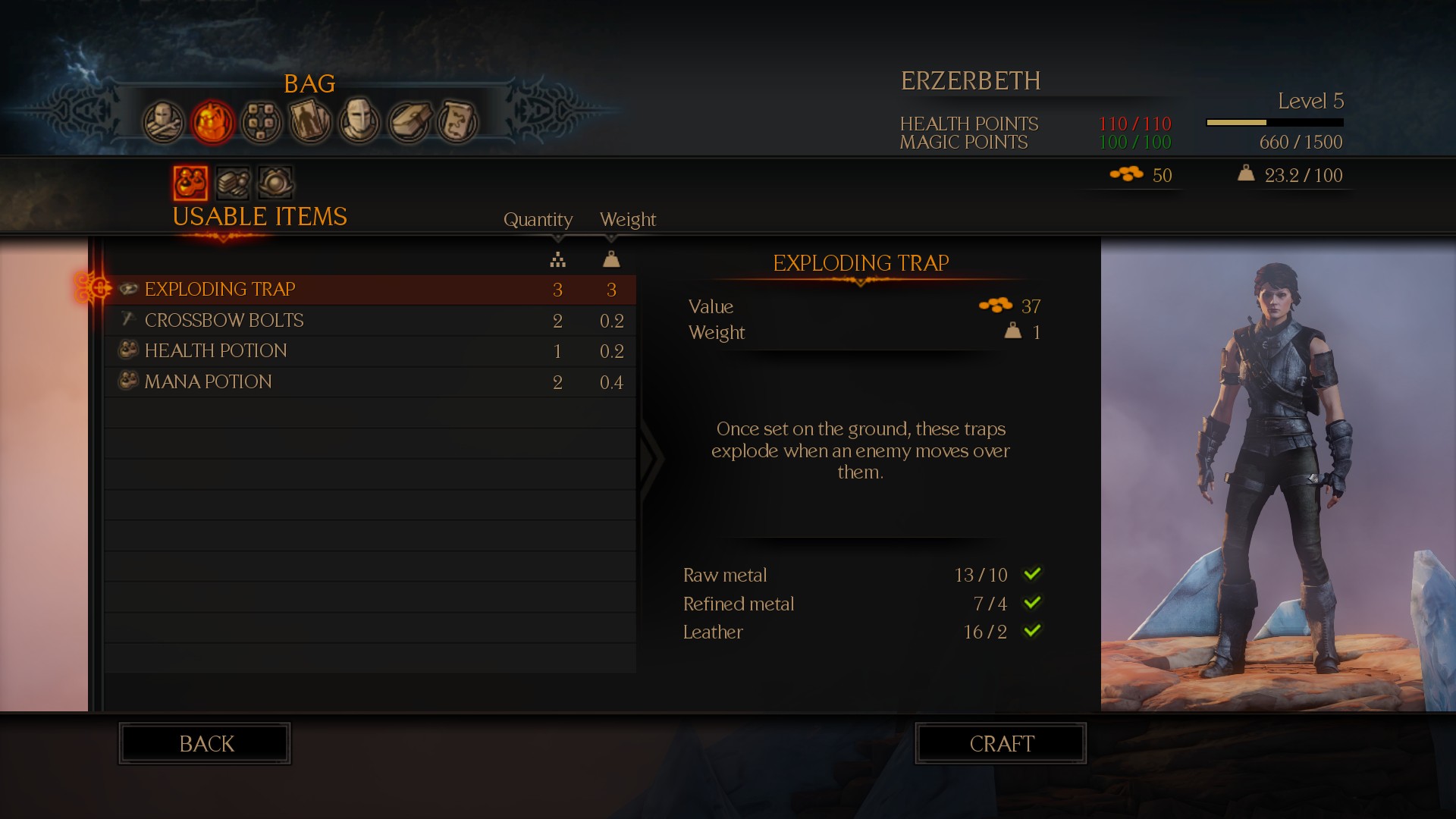Show the usable items potion category

(x=190, y=183)
